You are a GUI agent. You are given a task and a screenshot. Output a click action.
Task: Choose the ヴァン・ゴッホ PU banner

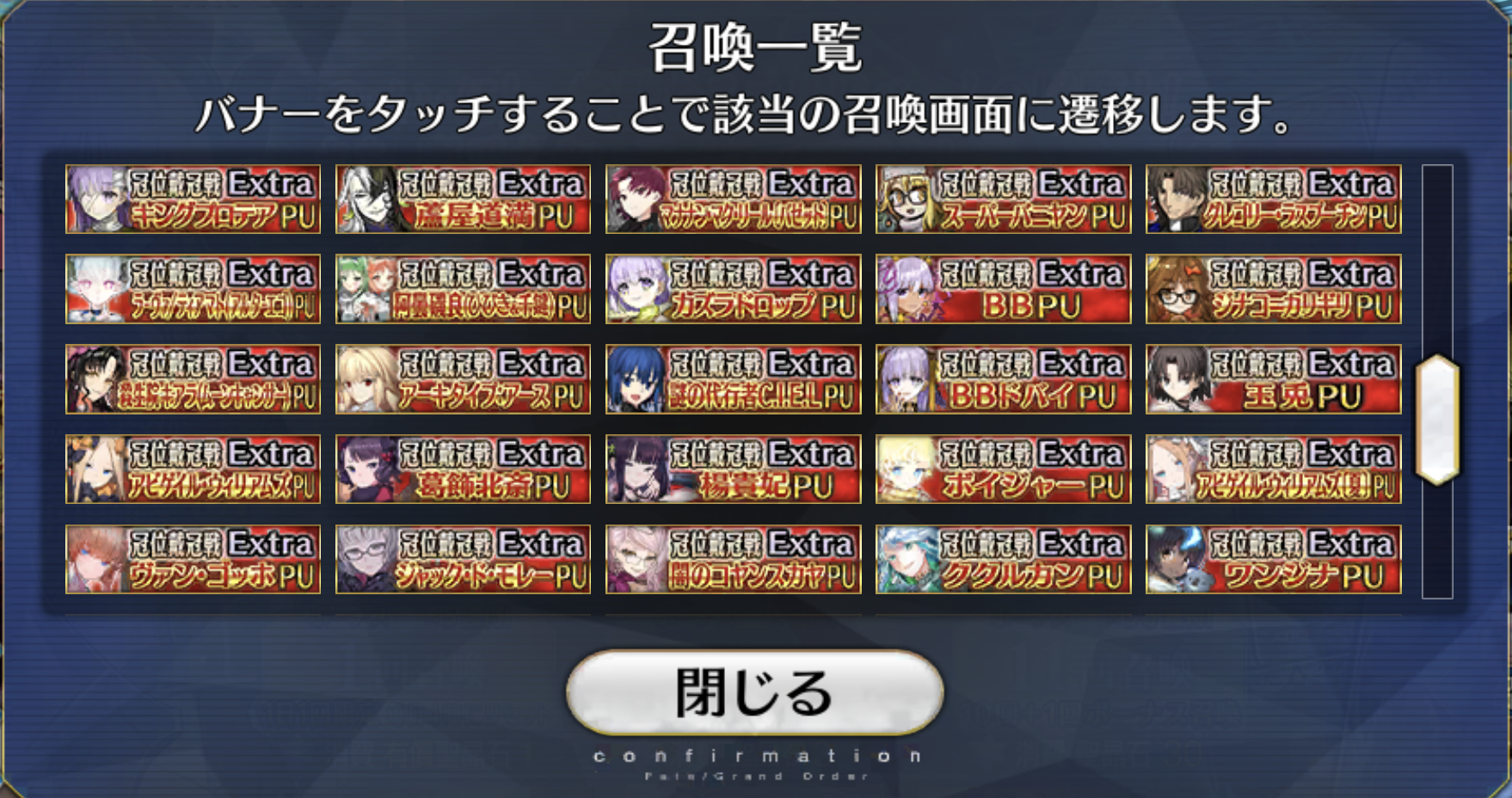(193, 560)
